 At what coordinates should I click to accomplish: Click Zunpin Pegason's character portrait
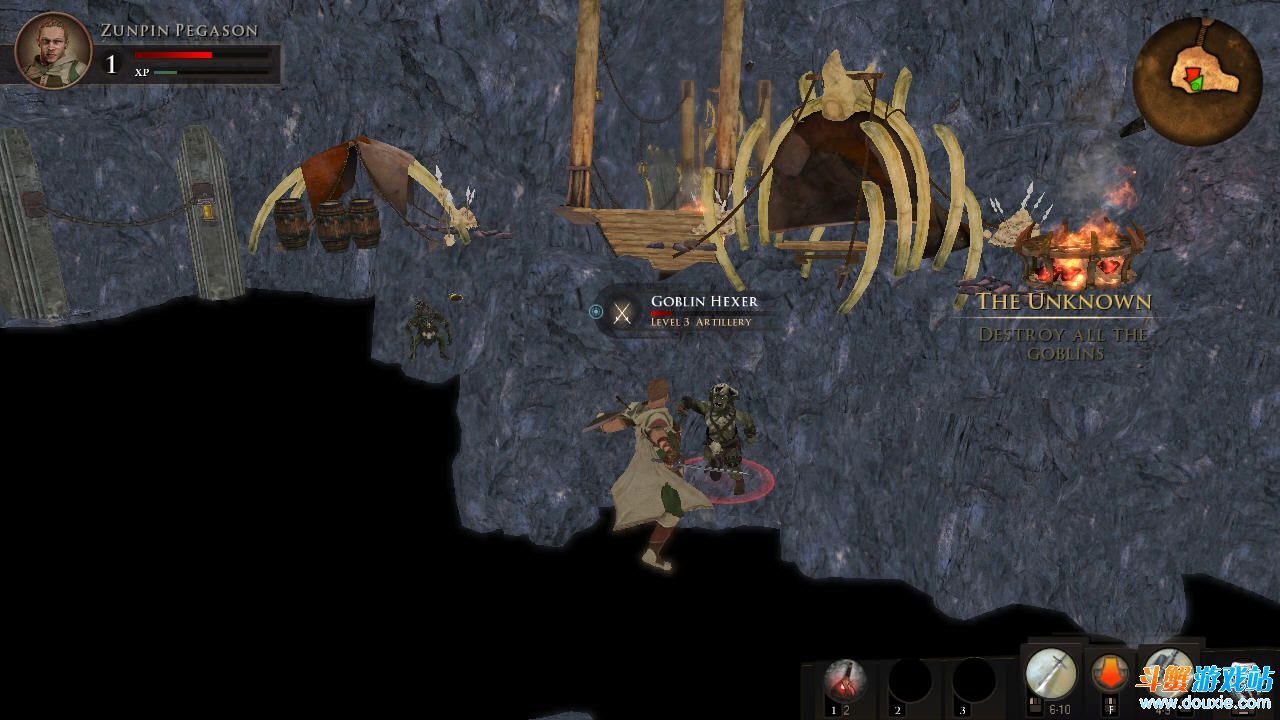[x=54, y=51]
